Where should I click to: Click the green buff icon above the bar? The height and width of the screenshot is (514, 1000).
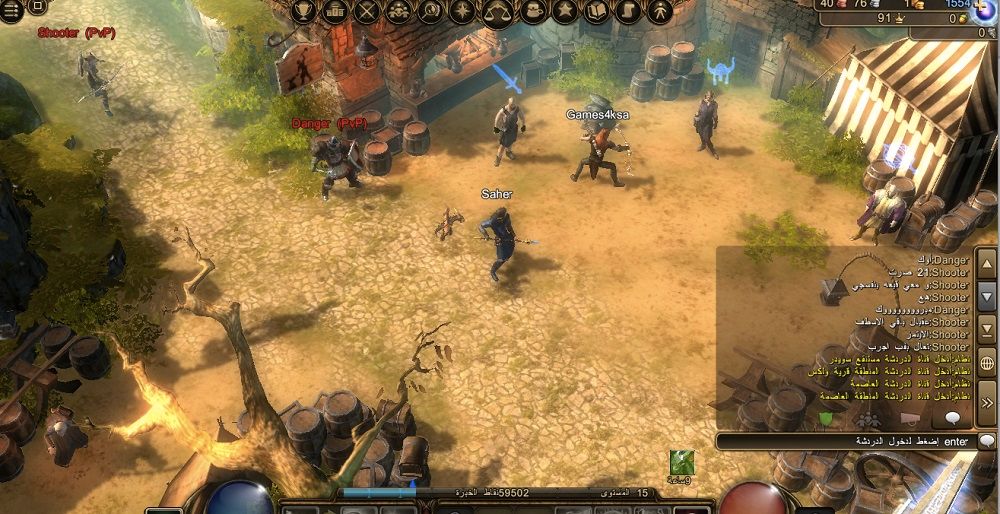[682, 462]
